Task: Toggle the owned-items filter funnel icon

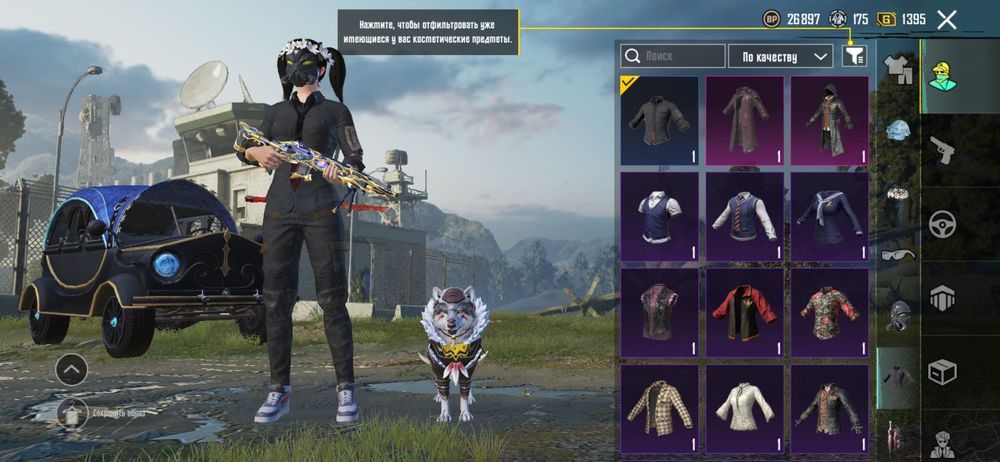Action: pos(853,56)
